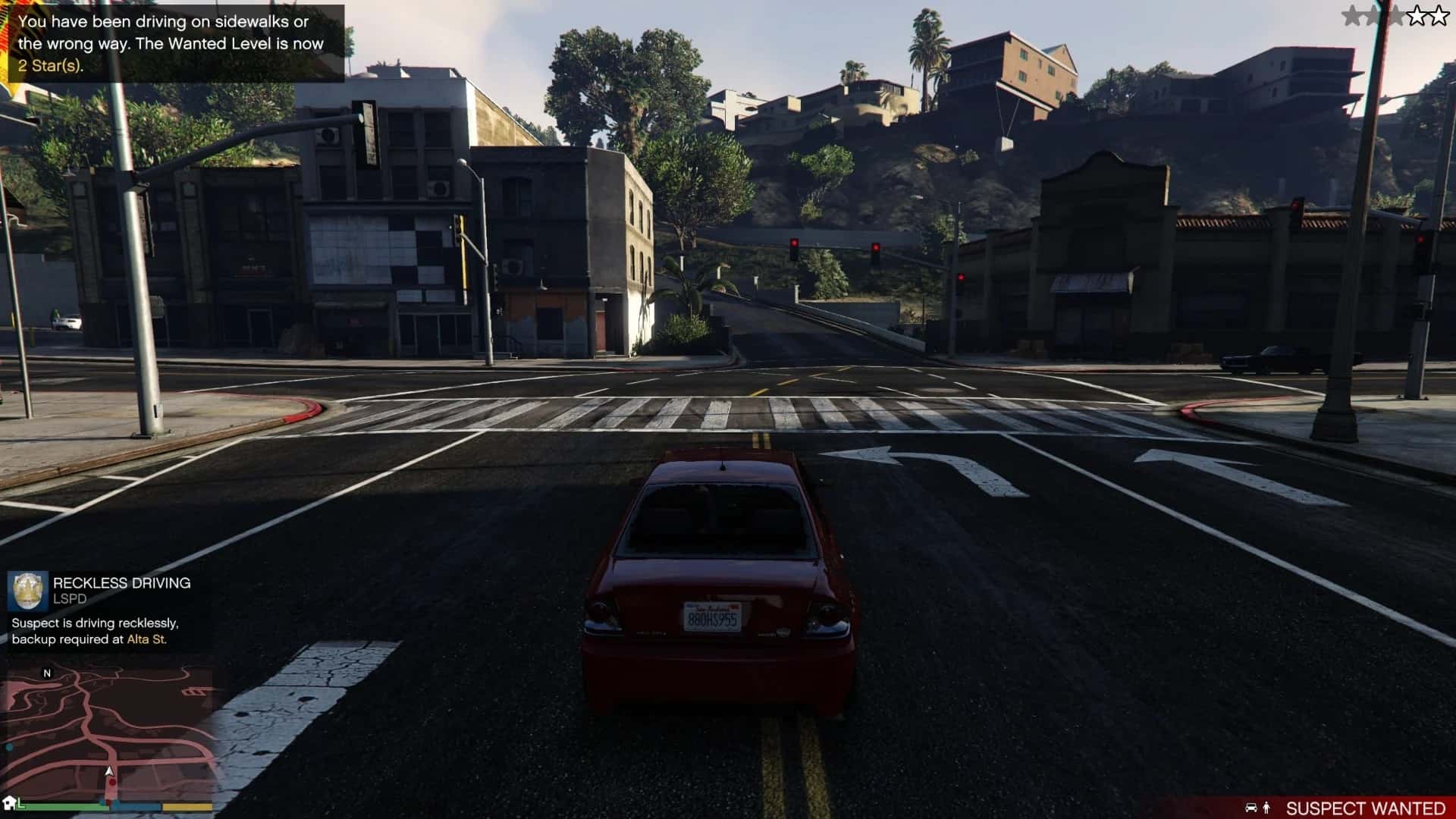
Task: Click the Suspect Wanted status banner
Action: point(1346,808)
